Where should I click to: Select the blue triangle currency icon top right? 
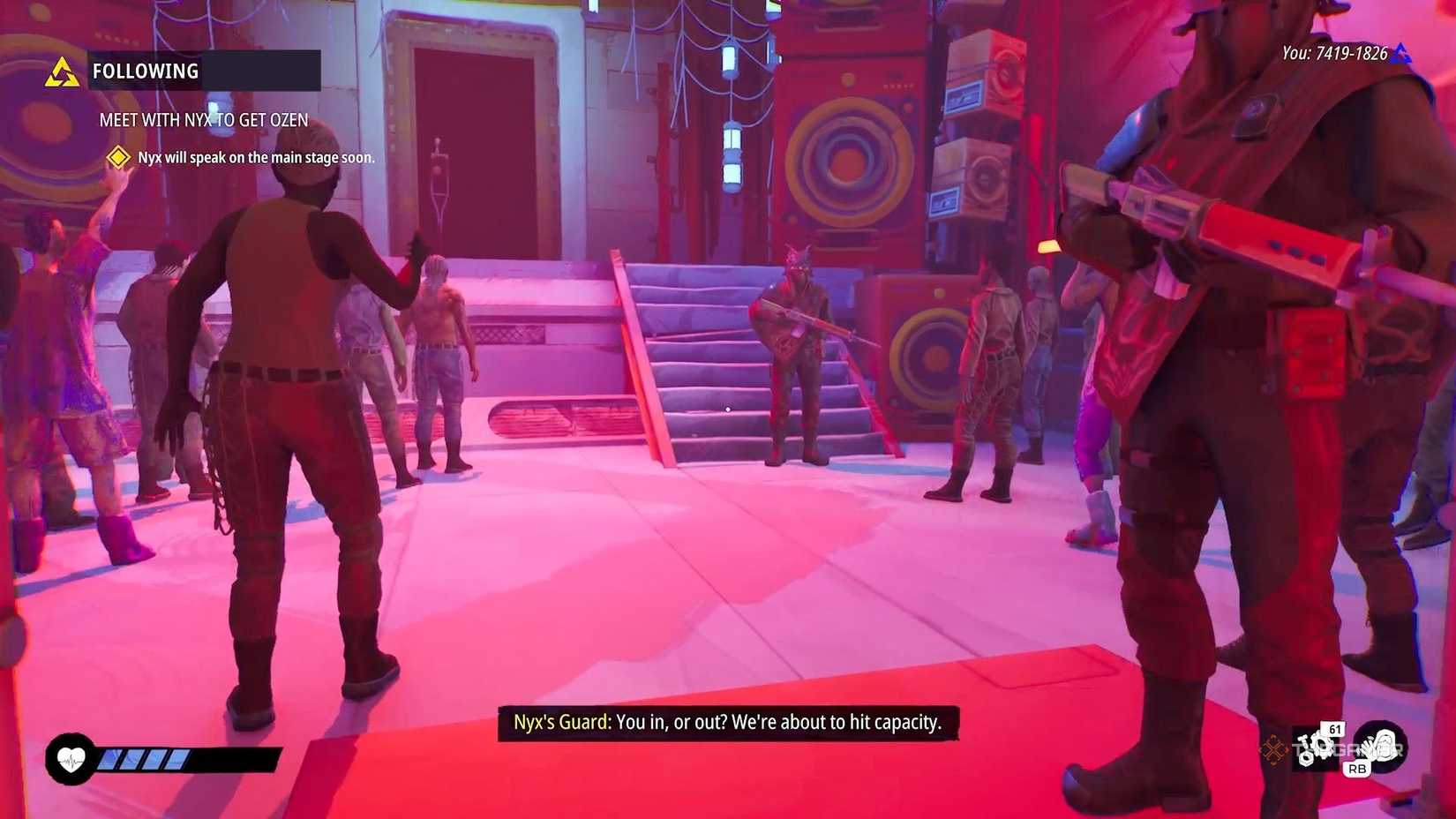pyautogui.click(x=1401, y=53)
